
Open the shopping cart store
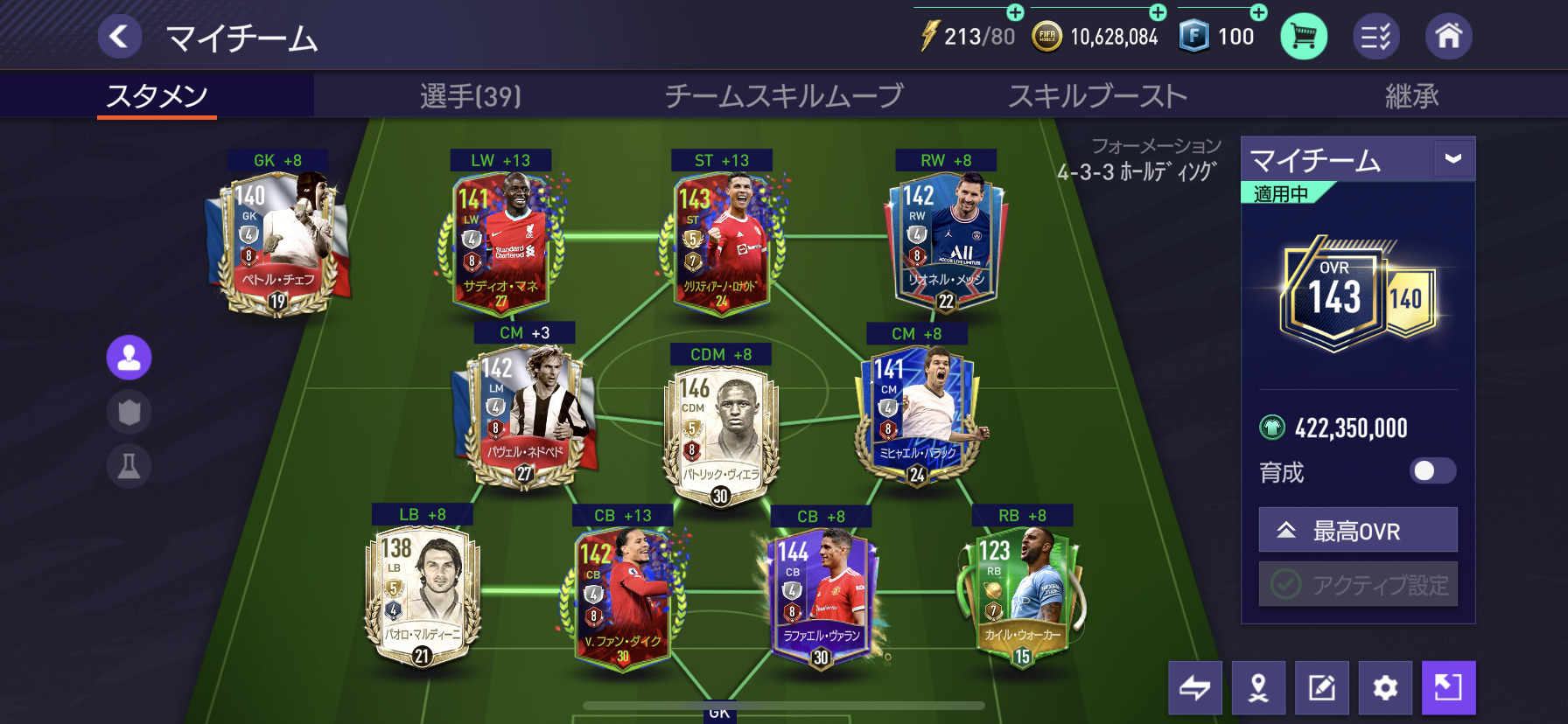pyautogui.click(x=1303, y=37)
